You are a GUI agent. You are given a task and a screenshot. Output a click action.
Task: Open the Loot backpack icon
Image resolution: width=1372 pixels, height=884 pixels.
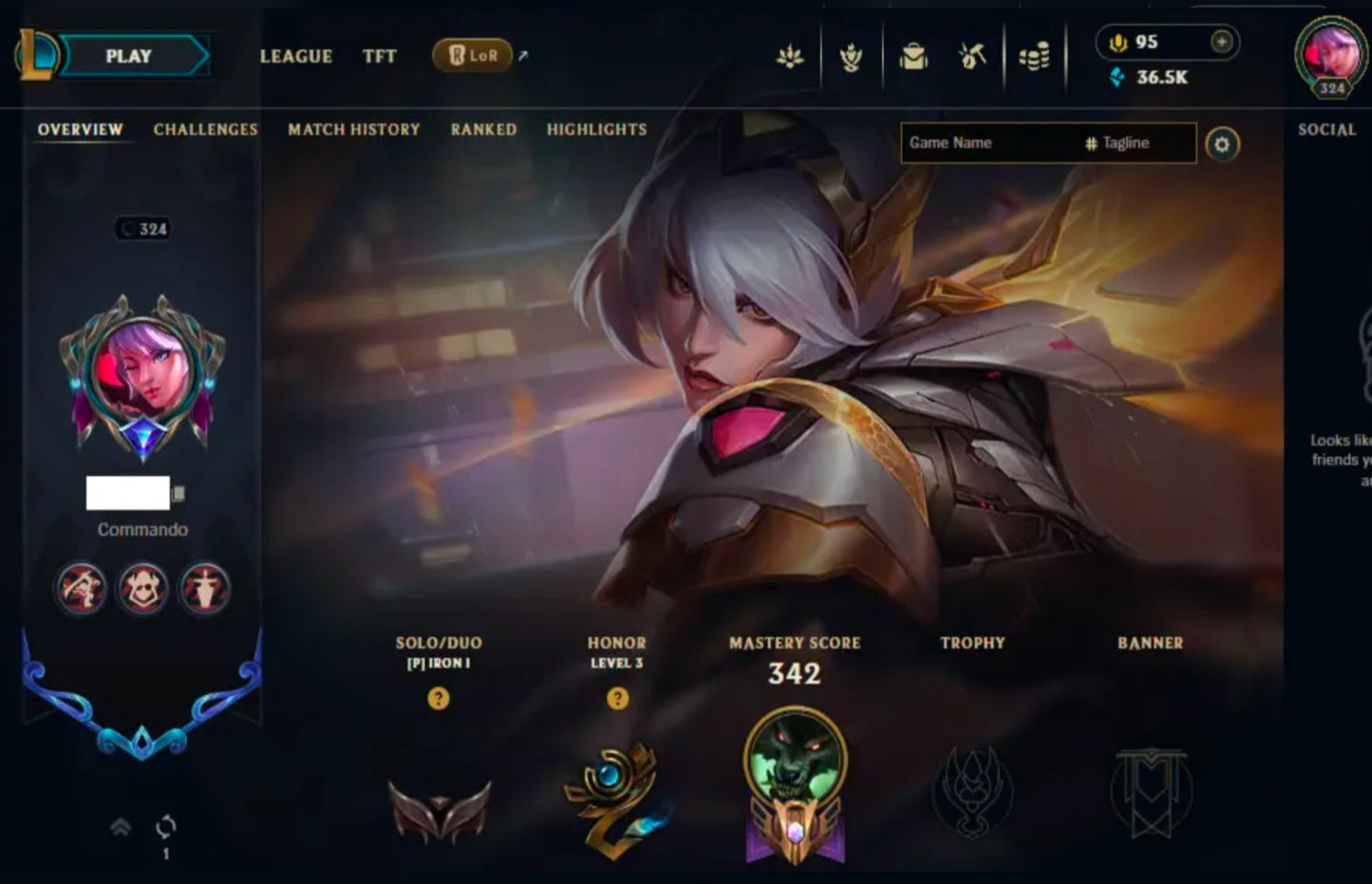pyautogui.click(x=913, y=56)
